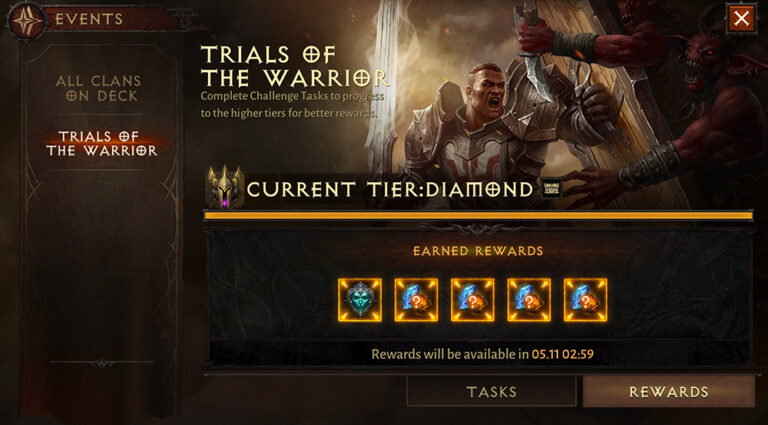Select Trials of the Warrior event
The width and height of the screenshot is (768, 425).
point(101,143)
